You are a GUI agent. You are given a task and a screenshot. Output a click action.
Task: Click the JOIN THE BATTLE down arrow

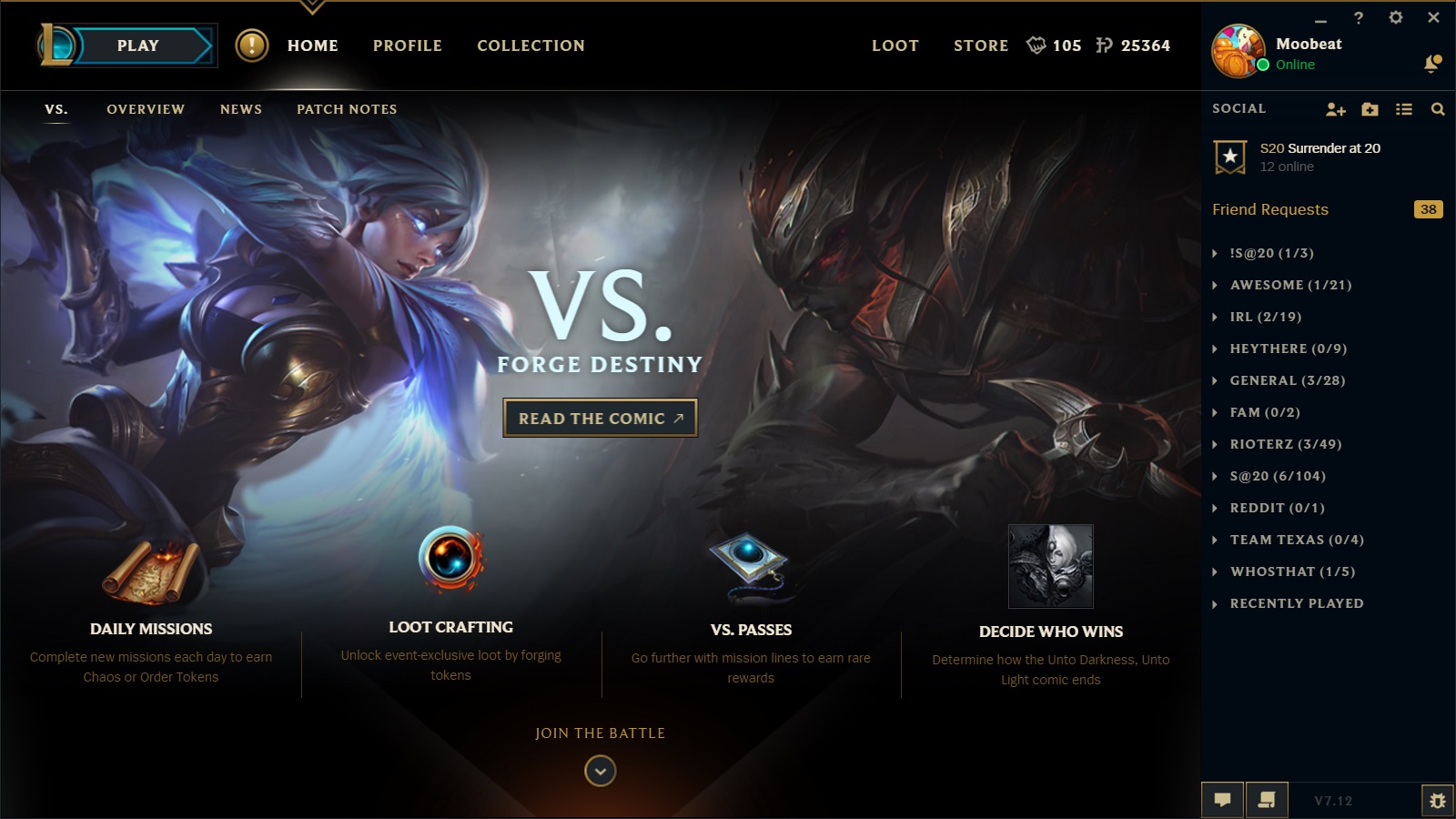[x=600, y=771]
